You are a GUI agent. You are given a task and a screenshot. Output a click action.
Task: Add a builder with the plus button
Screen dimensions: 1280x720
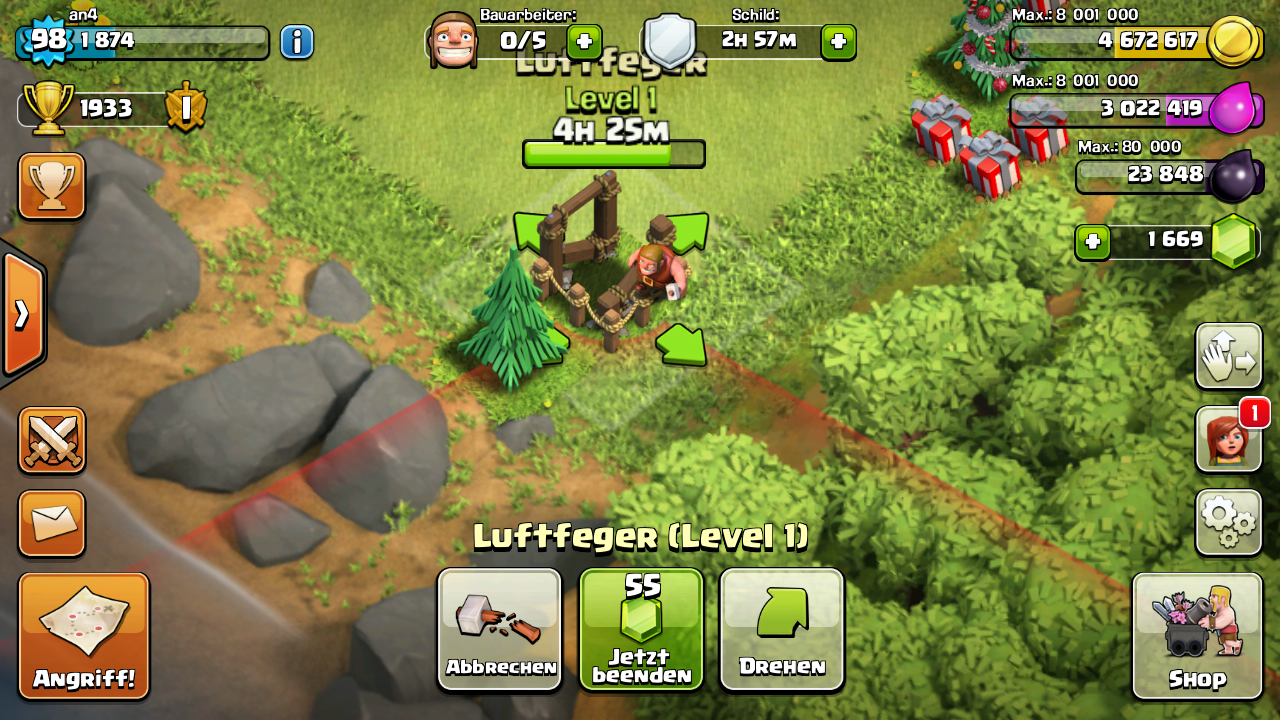pos(584,42)
